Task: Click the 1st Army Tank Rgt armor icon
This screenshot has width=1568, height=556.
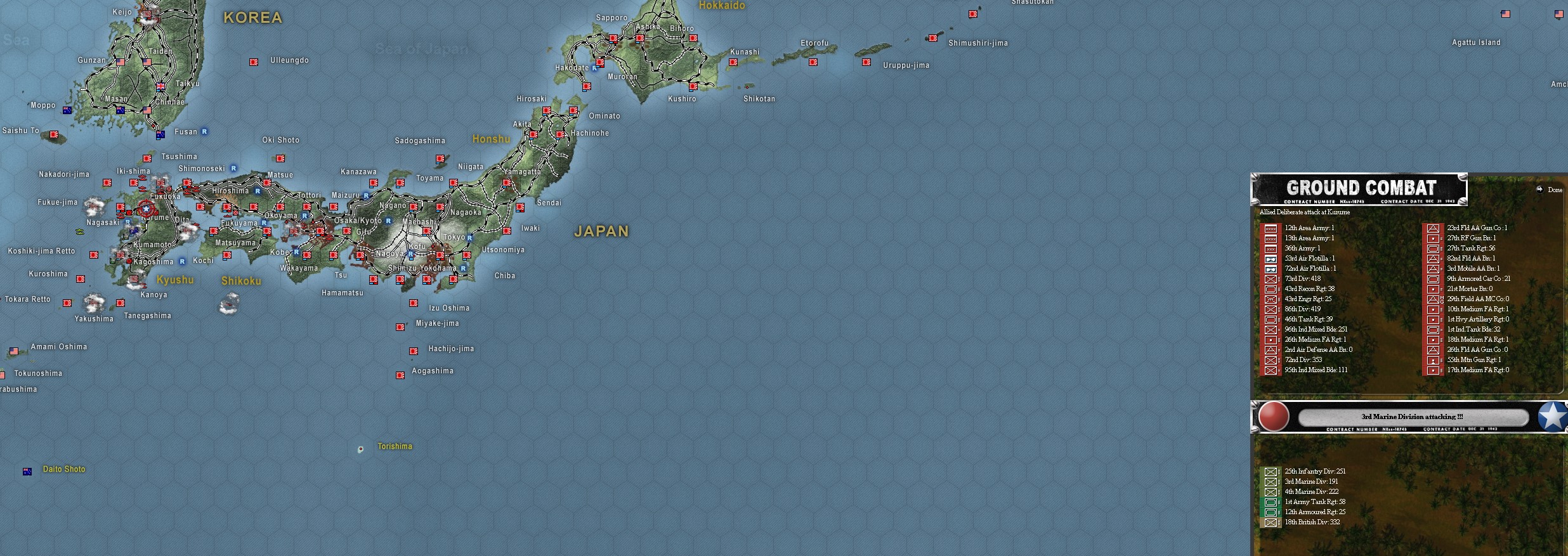Action: [x=1271, y=501]
